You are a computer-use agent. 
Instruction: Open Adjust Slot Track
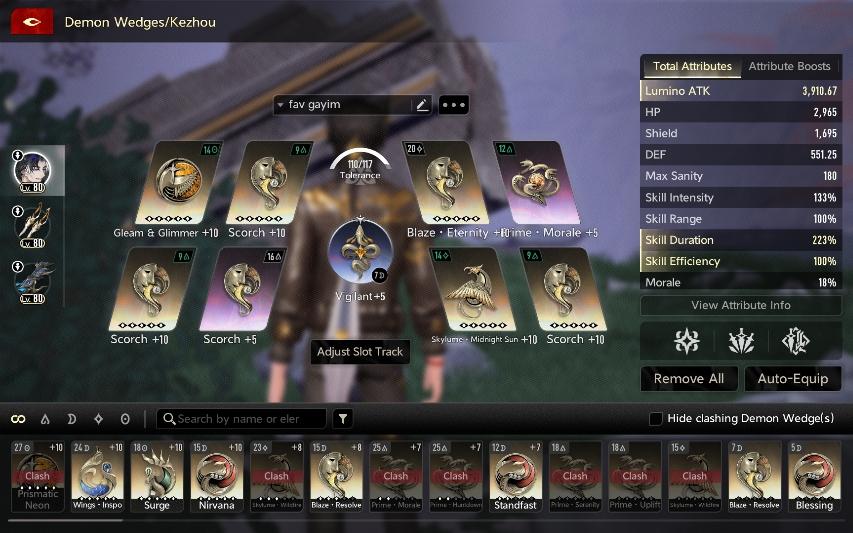coord(360,352)
